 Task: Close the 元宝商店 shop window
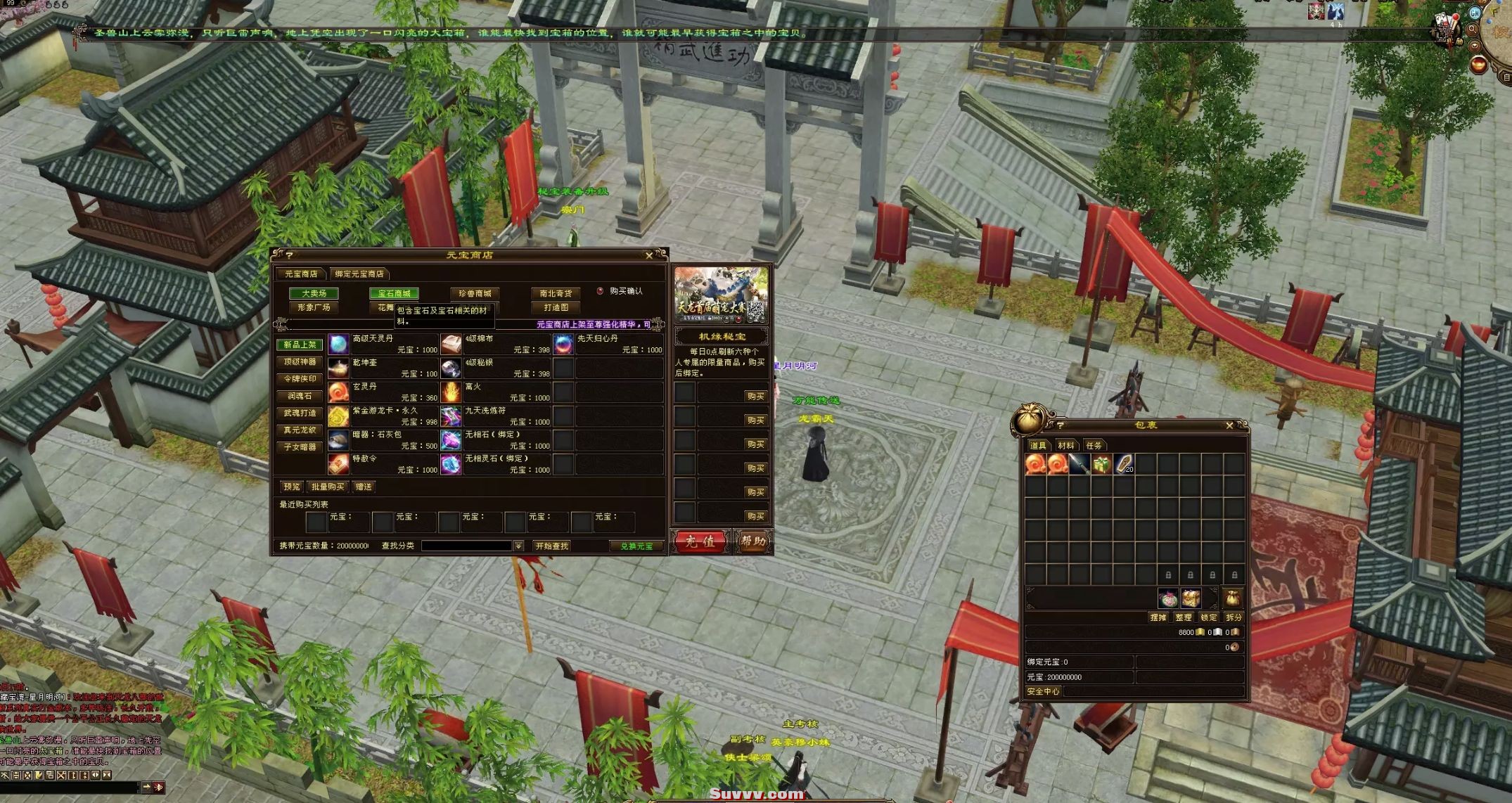point(648,255)
